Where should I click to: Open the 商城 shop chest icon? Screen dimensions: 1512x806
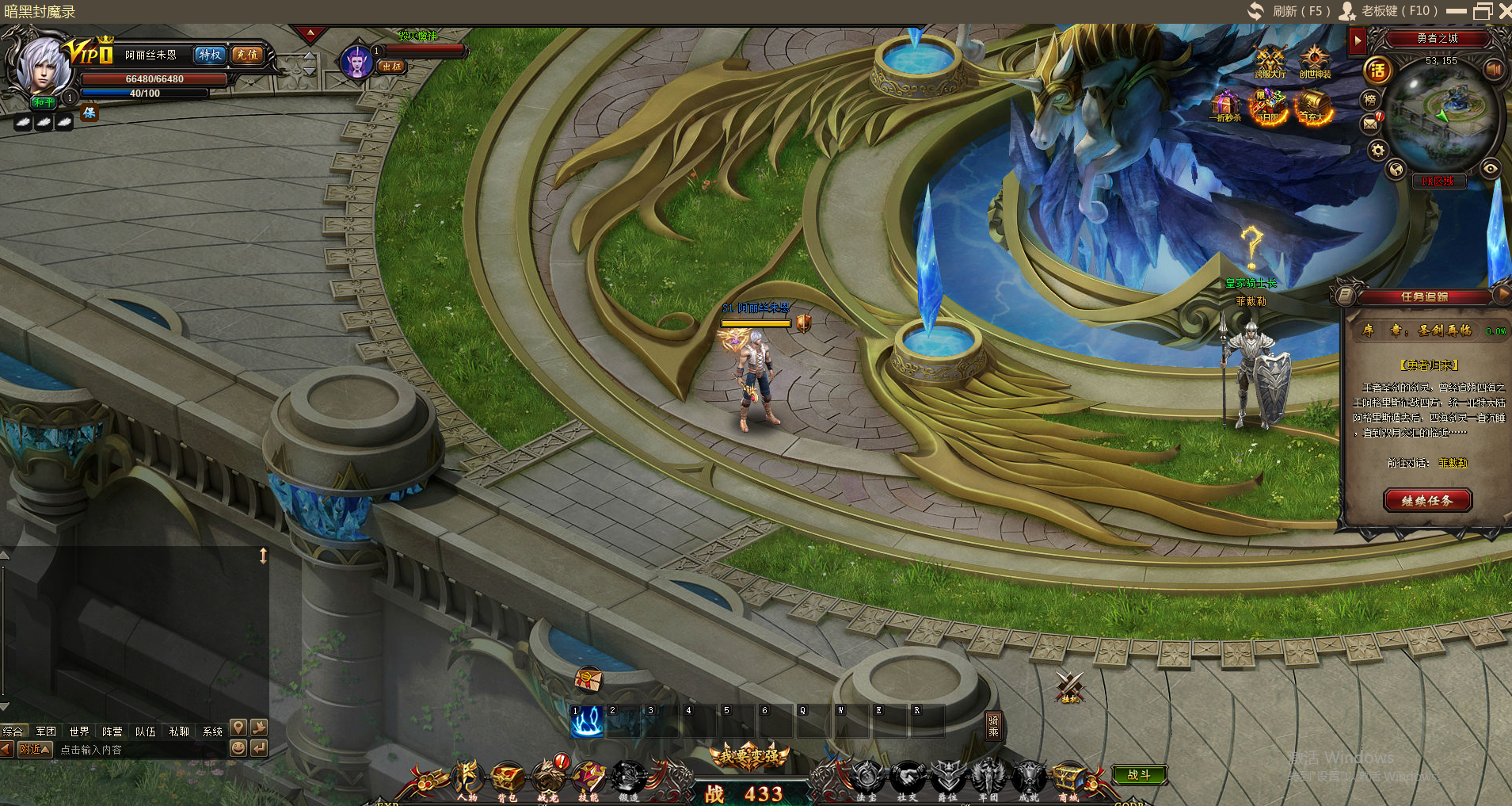[1068, 778]
